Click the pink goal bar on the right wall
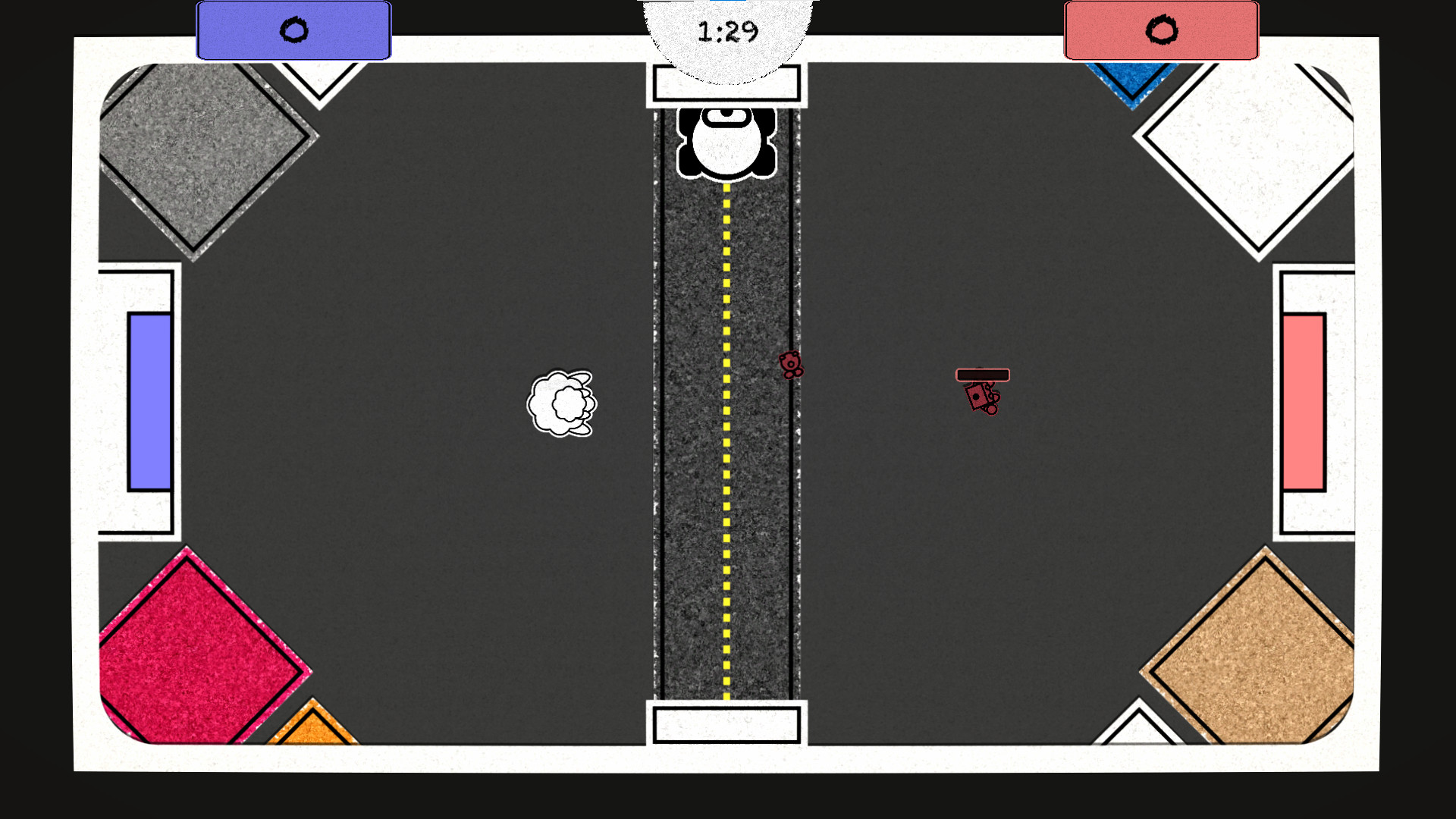1456x819 pixels. (1304, 400)
